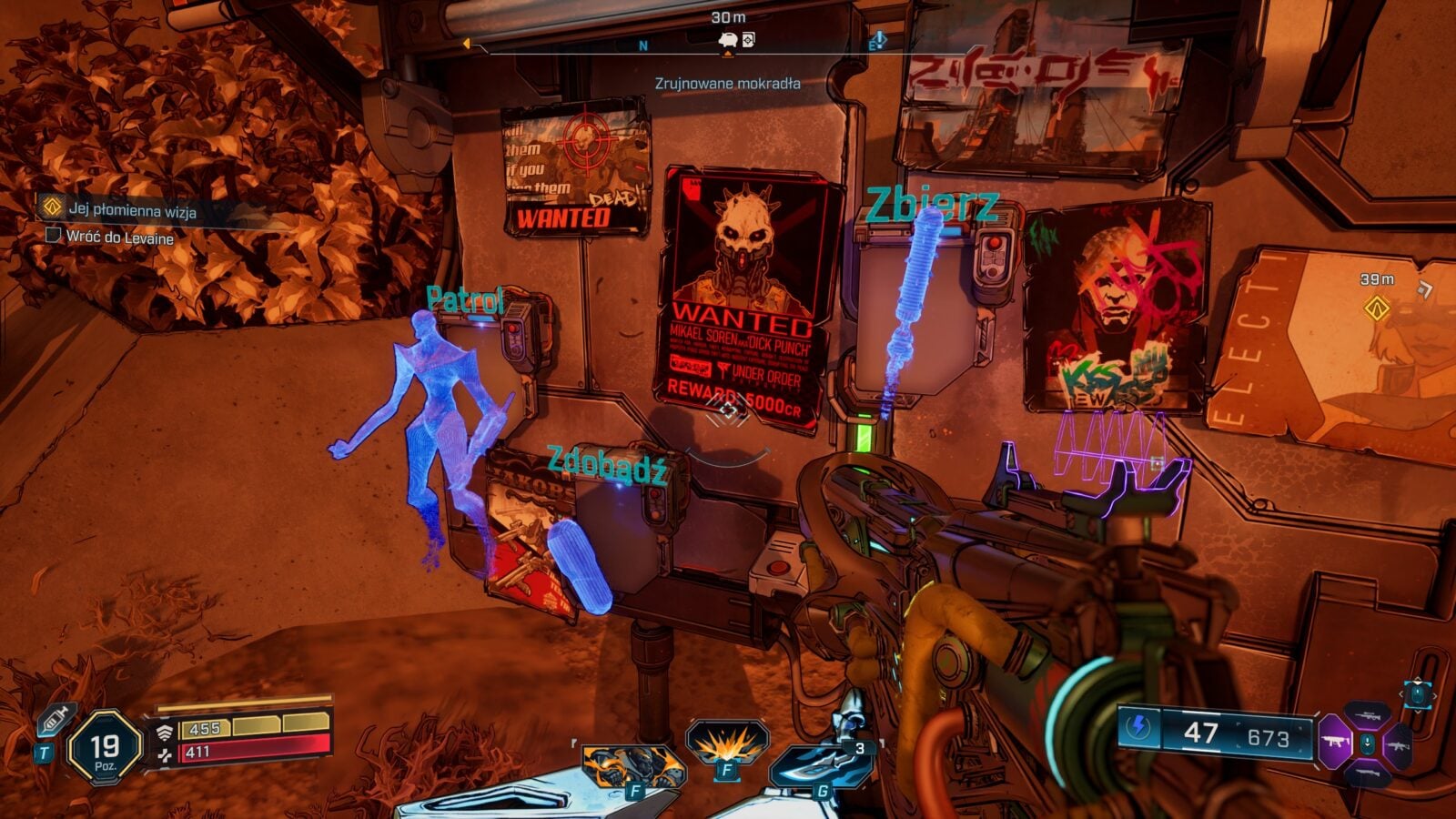Select the yellow diamond quest waypoint
The image size is (1456, 819).
coord(1378,308)
